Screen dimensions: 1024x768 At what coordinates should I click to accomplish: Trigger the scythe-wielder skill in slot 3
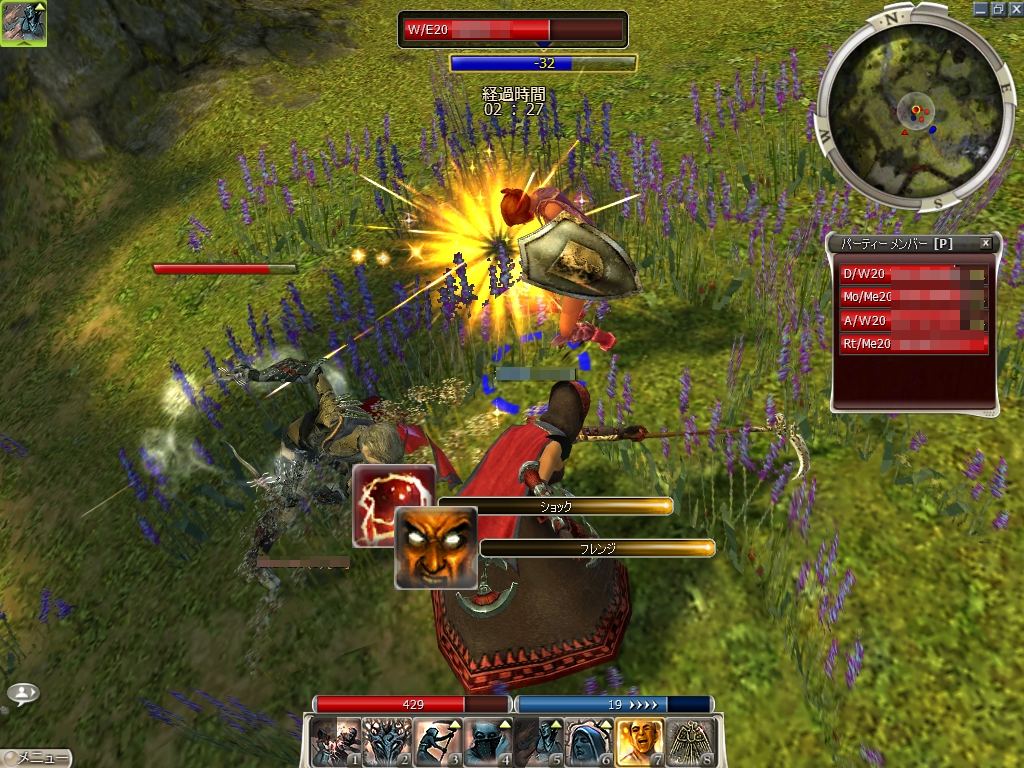click(437, 741)
